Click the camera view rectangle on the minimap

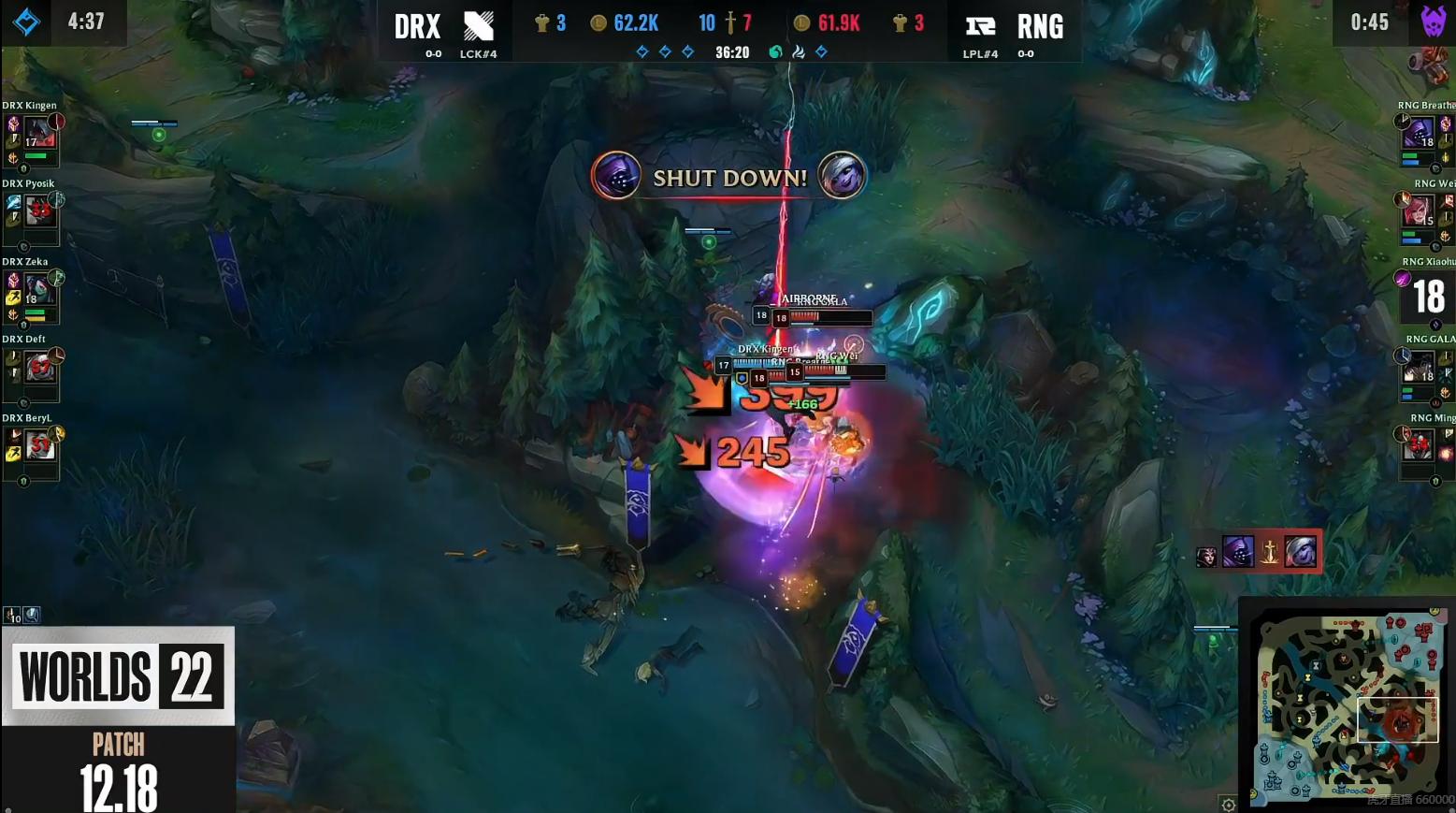pos(1398,720)
